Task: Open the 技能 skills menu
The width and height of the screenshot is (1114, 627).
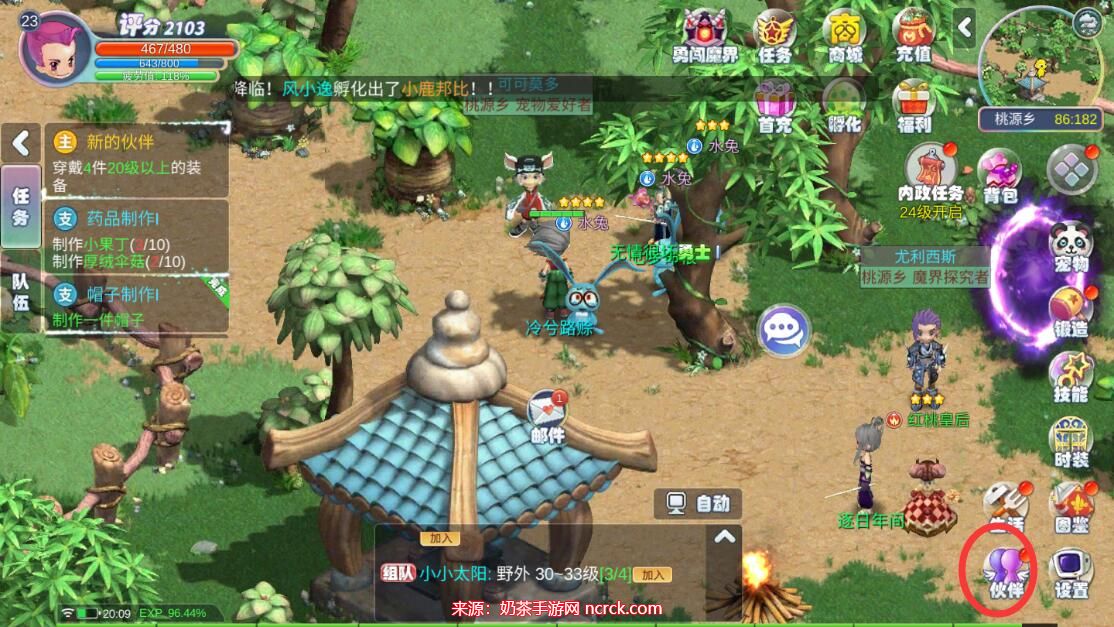Action: (x=1070, y=376)
